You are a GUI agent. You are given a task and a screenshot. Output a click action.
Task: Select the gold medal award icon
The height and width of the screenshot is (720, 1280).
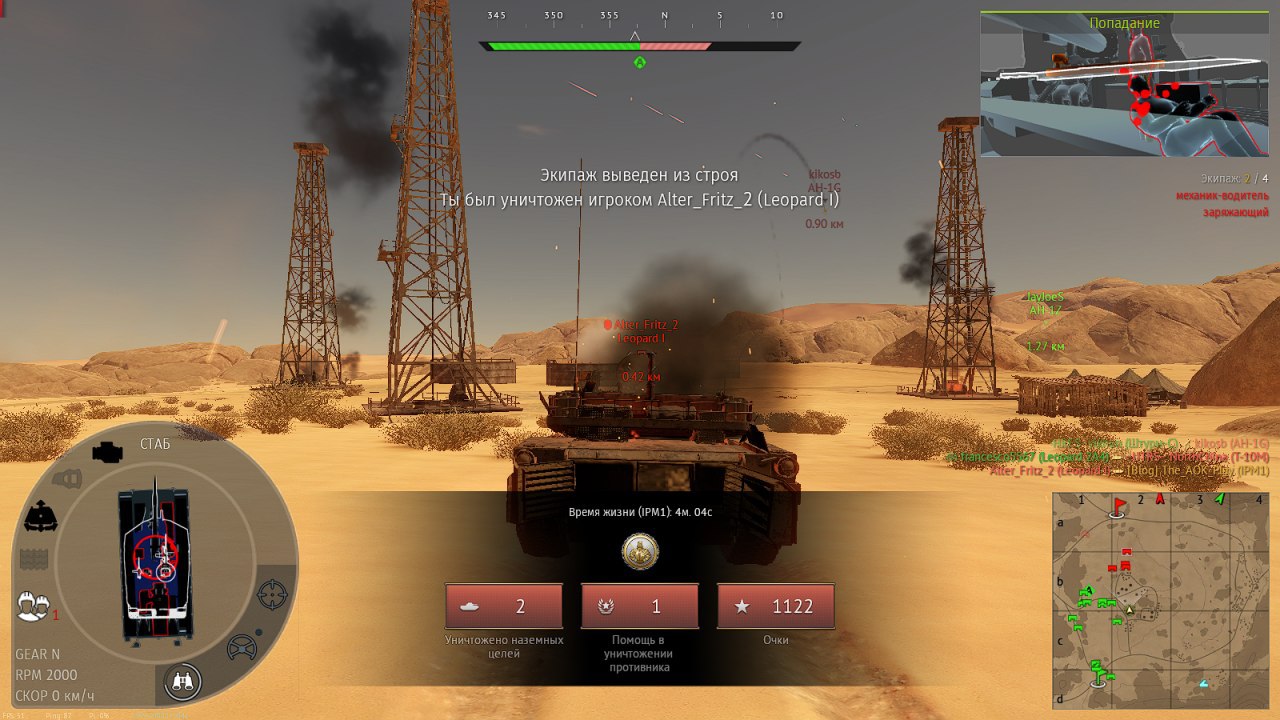640,551
